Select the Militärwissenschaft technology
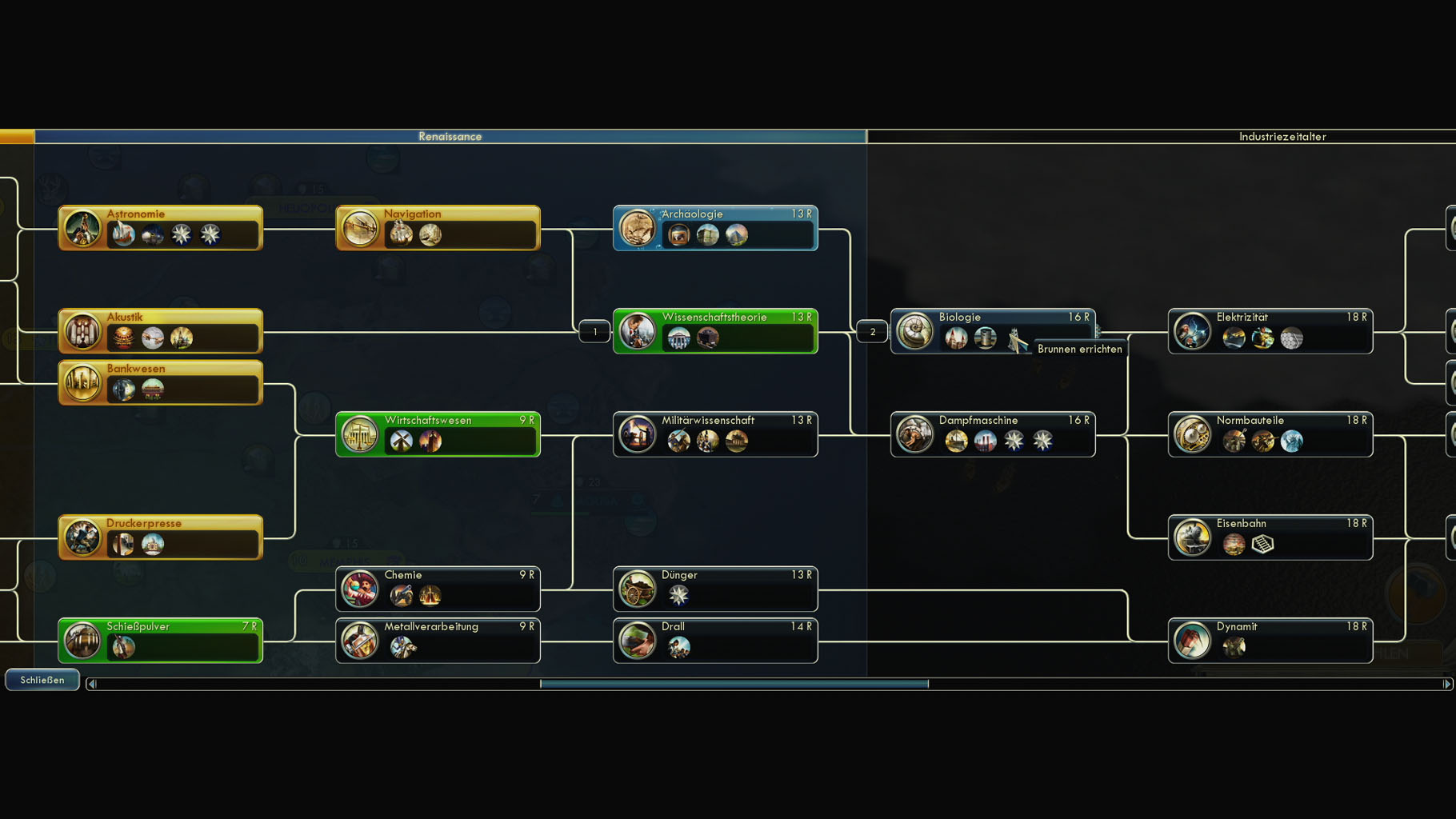Viewport: 1456px width, 819px height. [715, 434]
